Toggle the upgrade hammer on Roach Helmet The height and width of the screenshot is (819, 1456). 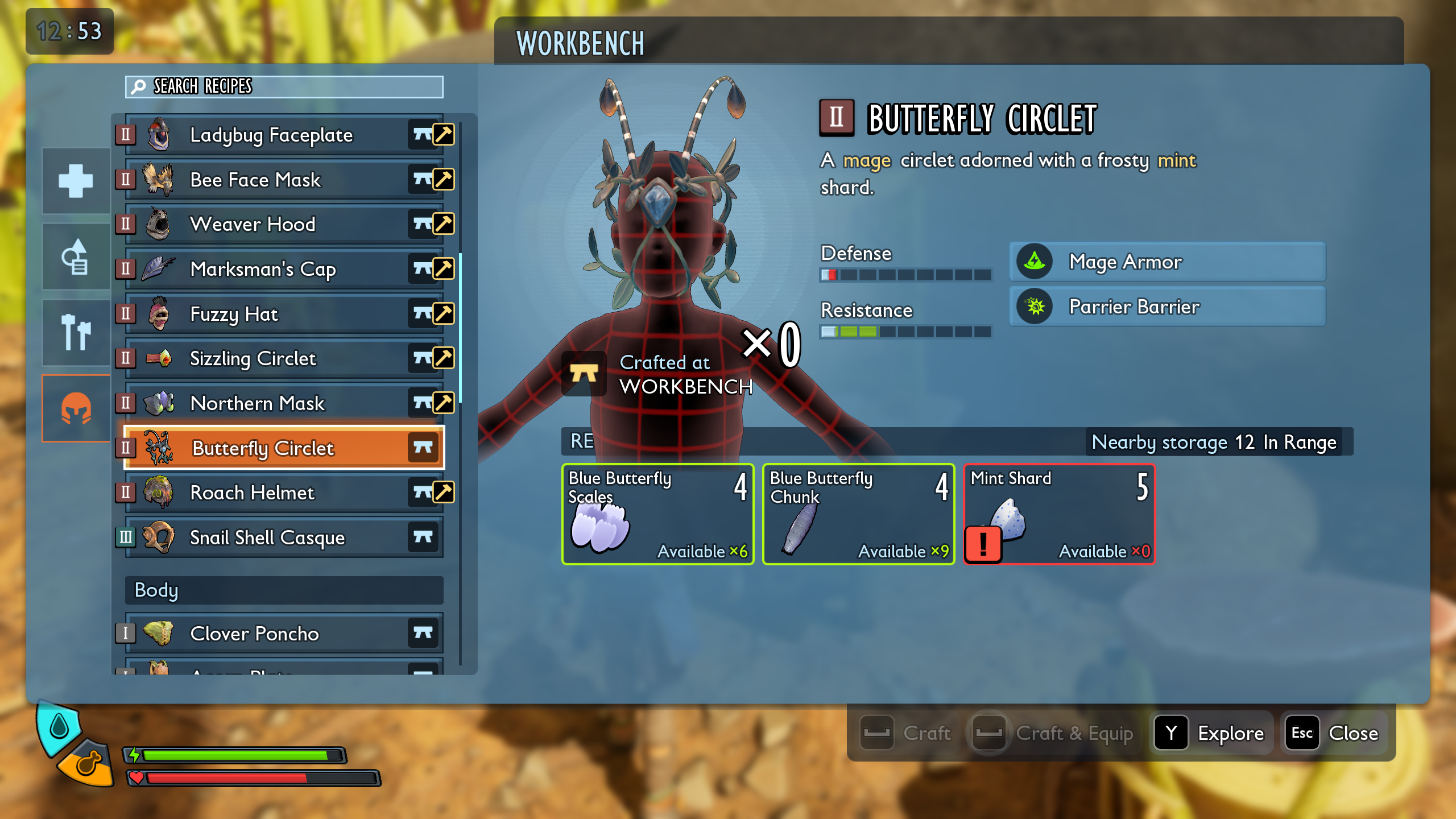pyautogui.click(x=442, y=492)
